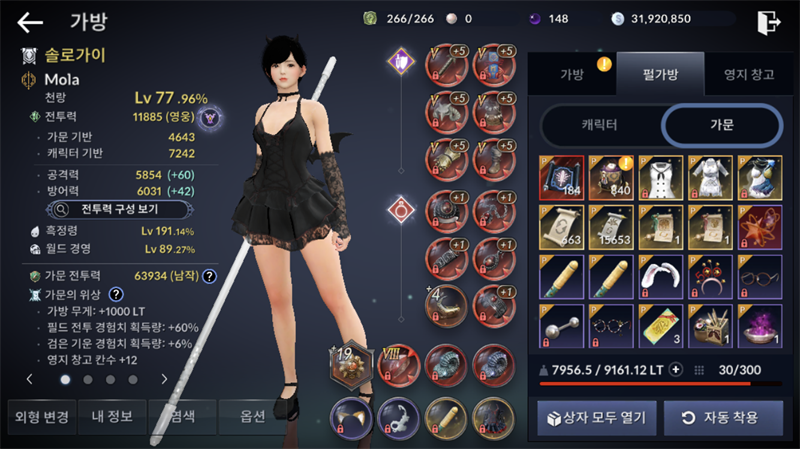Show the 가문 전투력 help tooltip

click(x=210, y=276)
